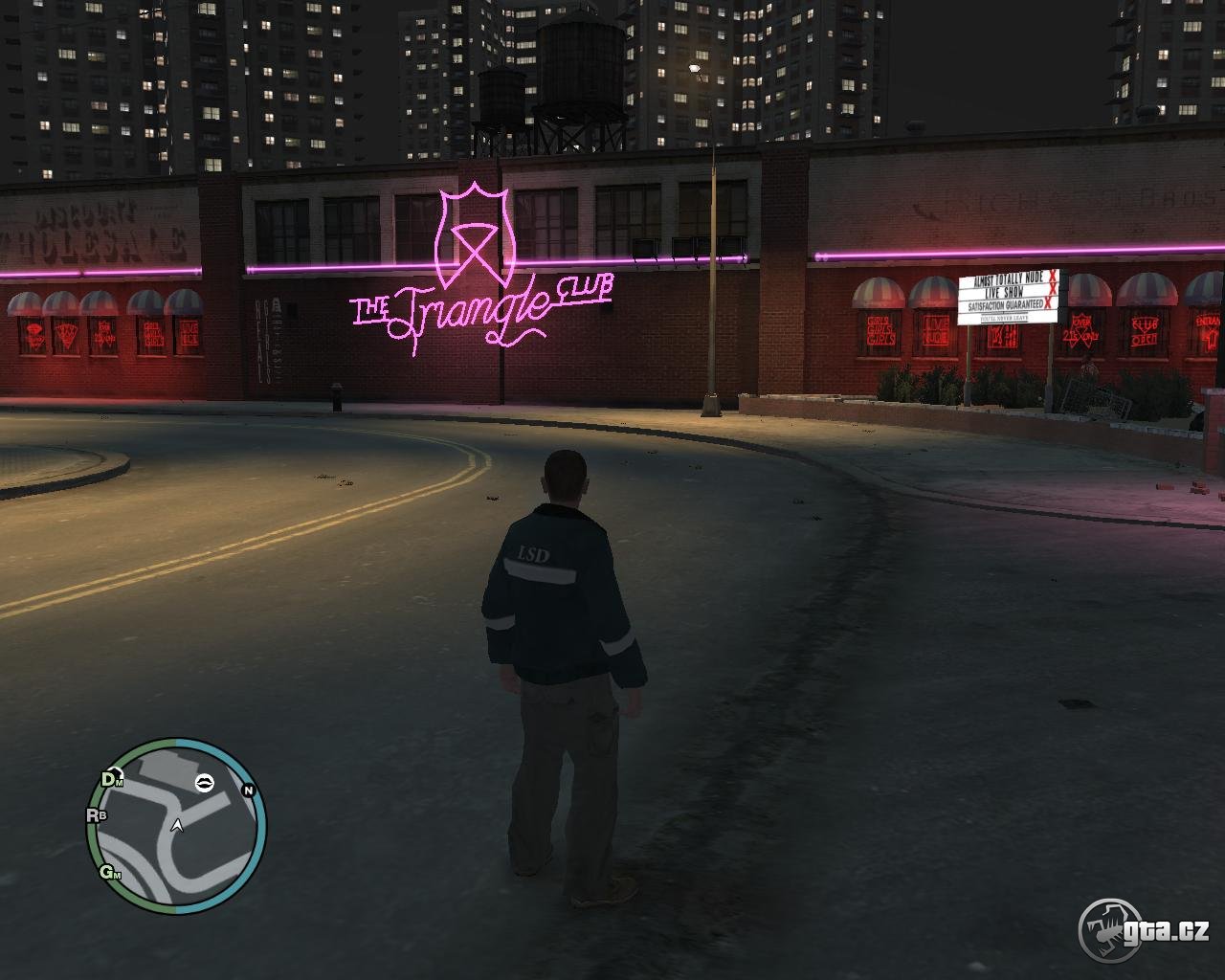Click the north N compass marker
Viewport: 1225px width, 980px height.
249,791
